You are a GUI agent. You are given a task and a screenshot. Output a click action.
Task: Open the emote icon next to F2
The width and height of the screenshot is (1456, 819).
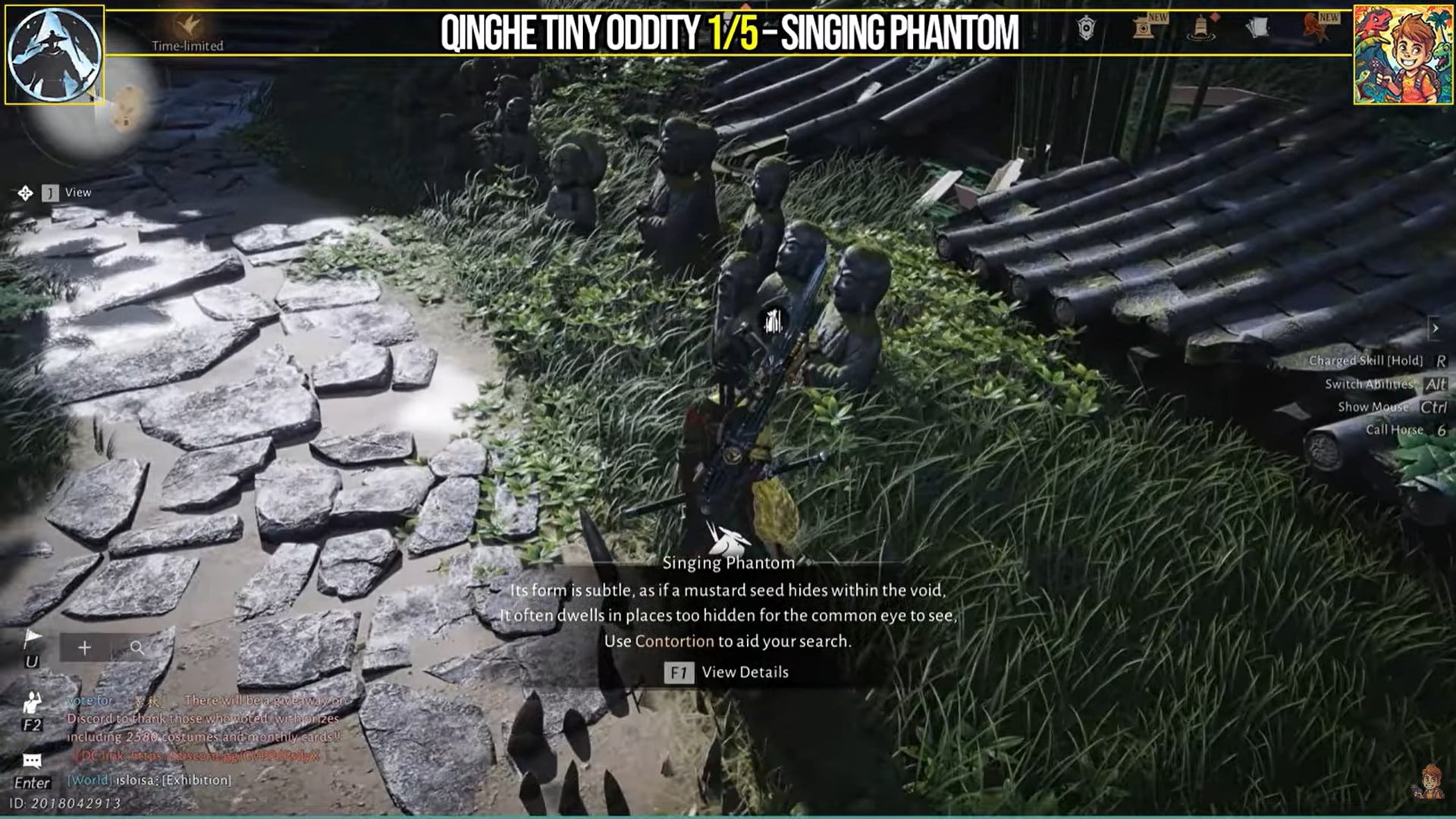32,702
